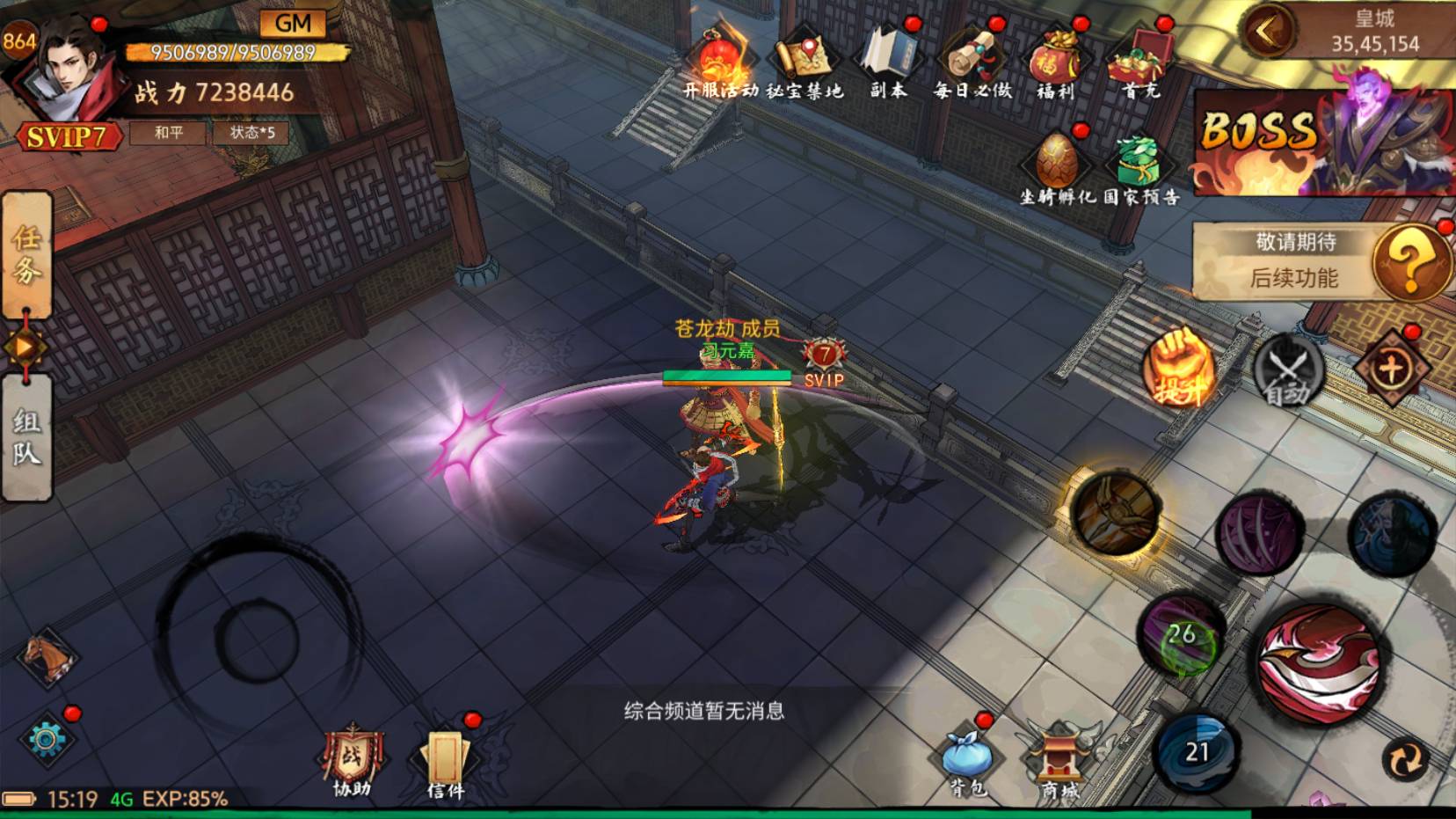Open the 秘宝禁地 treasure map

click(x=804, y=63)
